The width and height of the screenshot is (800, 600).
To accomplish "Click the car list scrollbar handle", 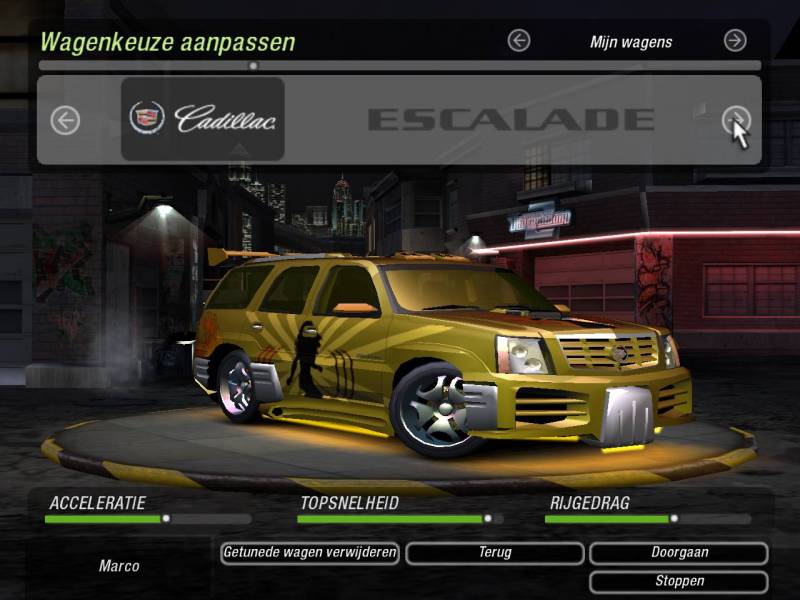I will [x=253, y=66].
